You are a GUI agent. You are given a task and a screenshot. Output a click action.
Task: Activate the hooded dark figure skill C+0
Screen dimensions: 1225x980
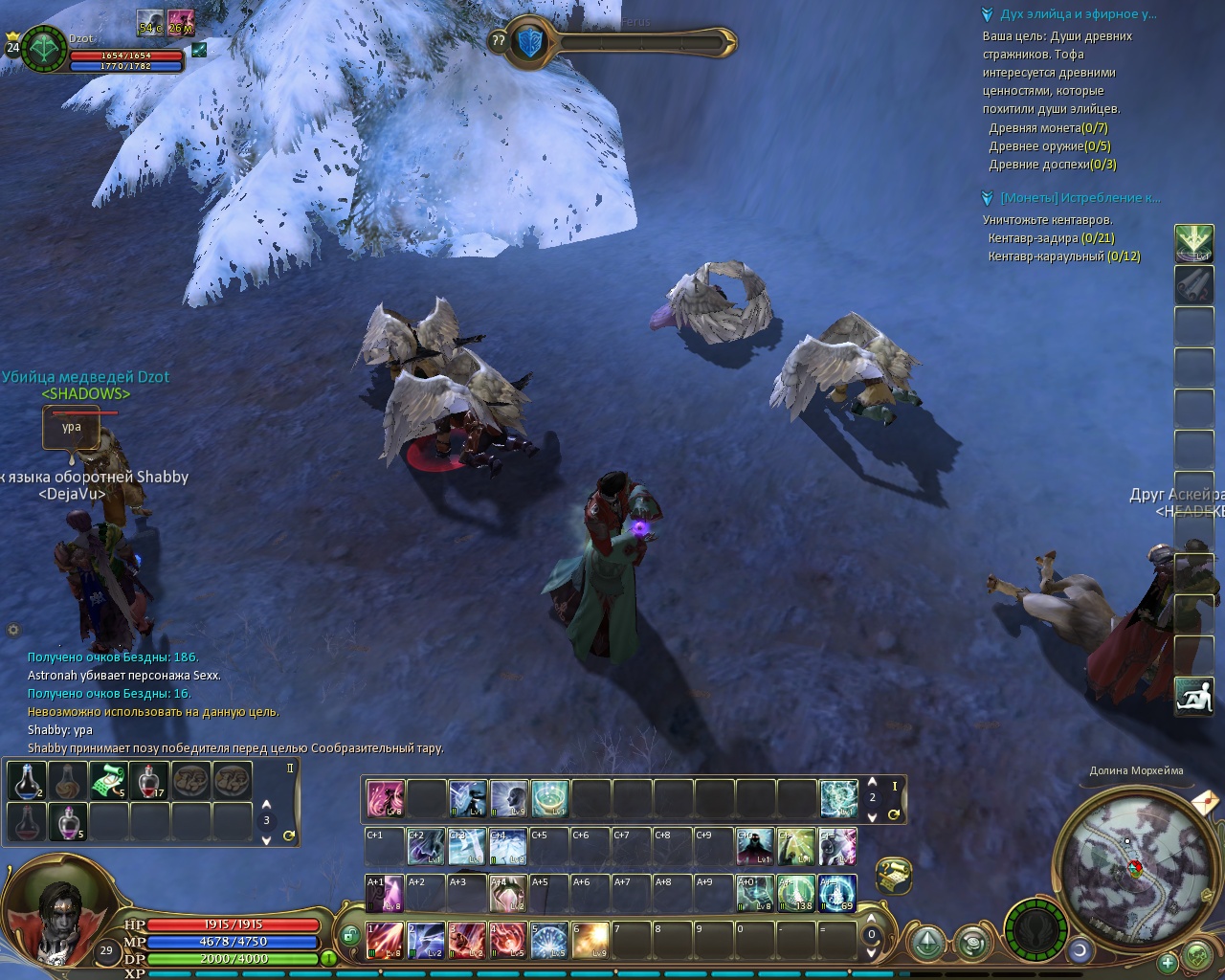[755, 847]
